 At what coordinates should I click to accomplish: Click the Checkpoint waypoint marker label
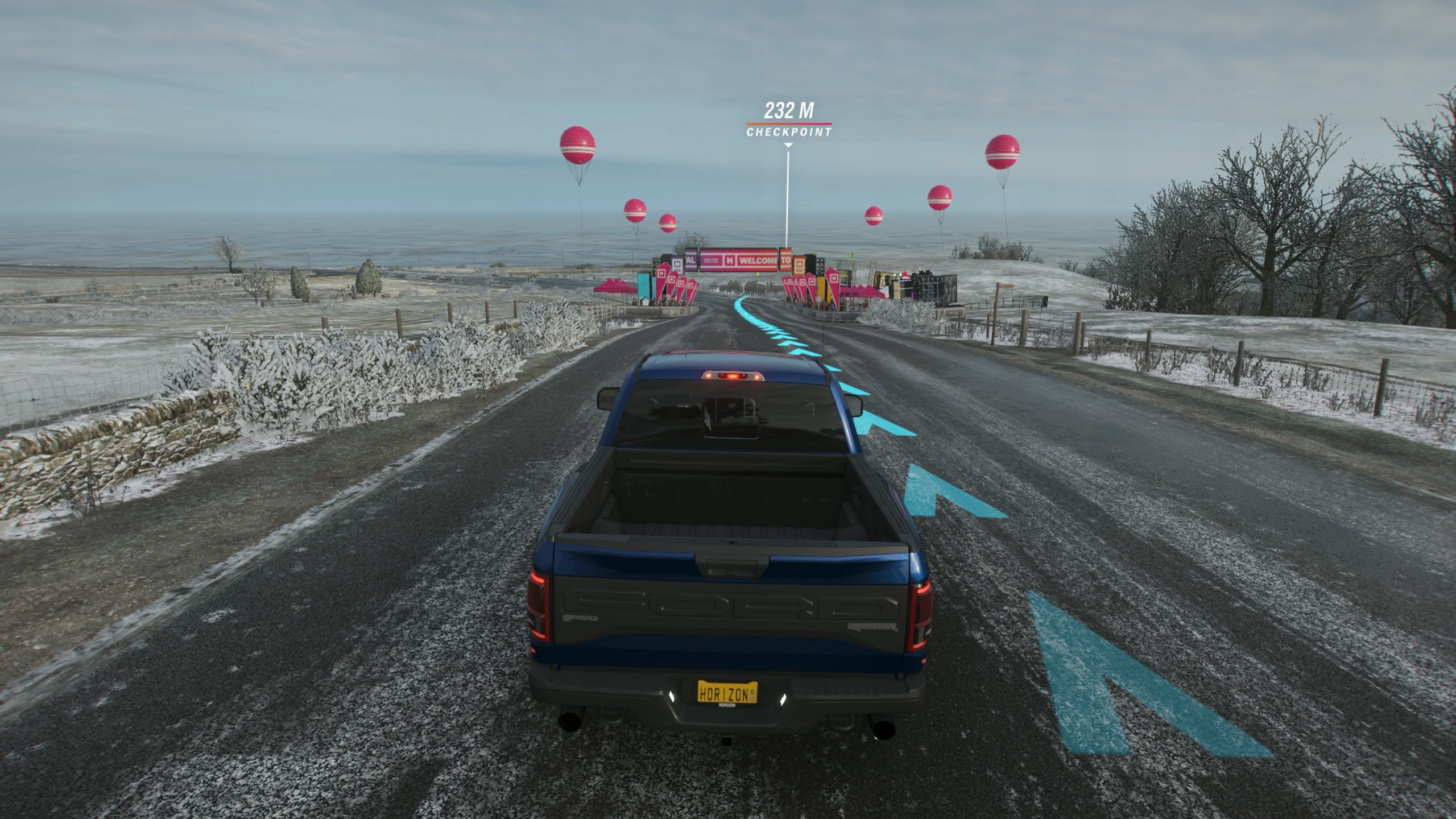point(788,131)
